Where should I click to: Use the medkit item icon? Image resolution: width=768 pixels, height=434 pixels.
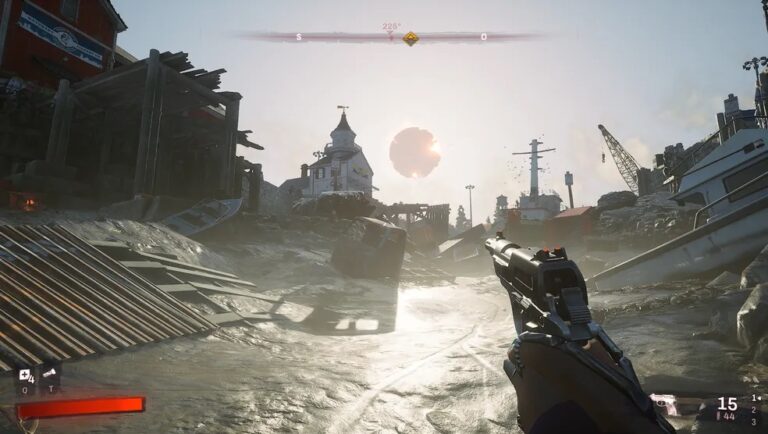pos(26,374)
